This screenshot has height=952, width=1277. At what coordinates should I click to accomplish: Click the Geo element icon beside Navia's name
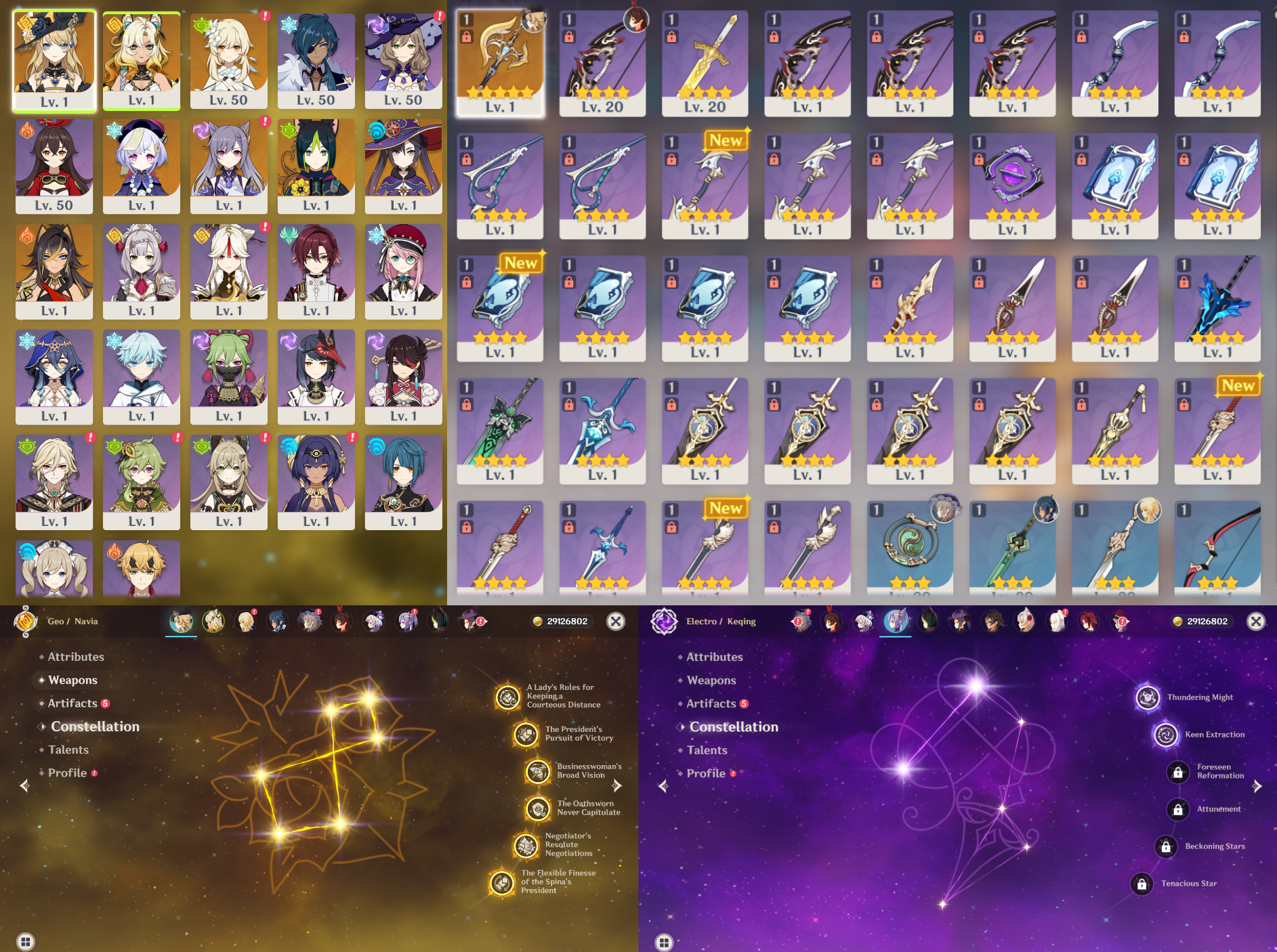[25, 621]
